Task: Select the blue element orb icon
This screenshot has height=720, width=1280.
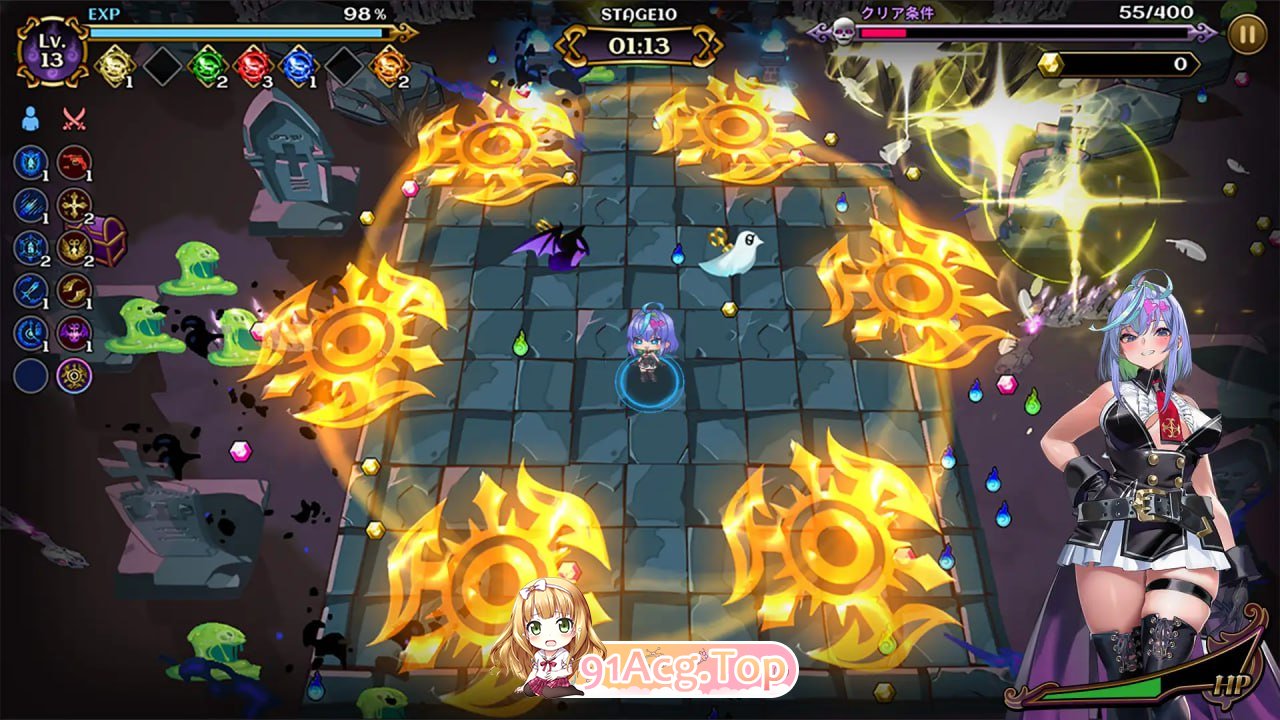Action: (298, 66)
